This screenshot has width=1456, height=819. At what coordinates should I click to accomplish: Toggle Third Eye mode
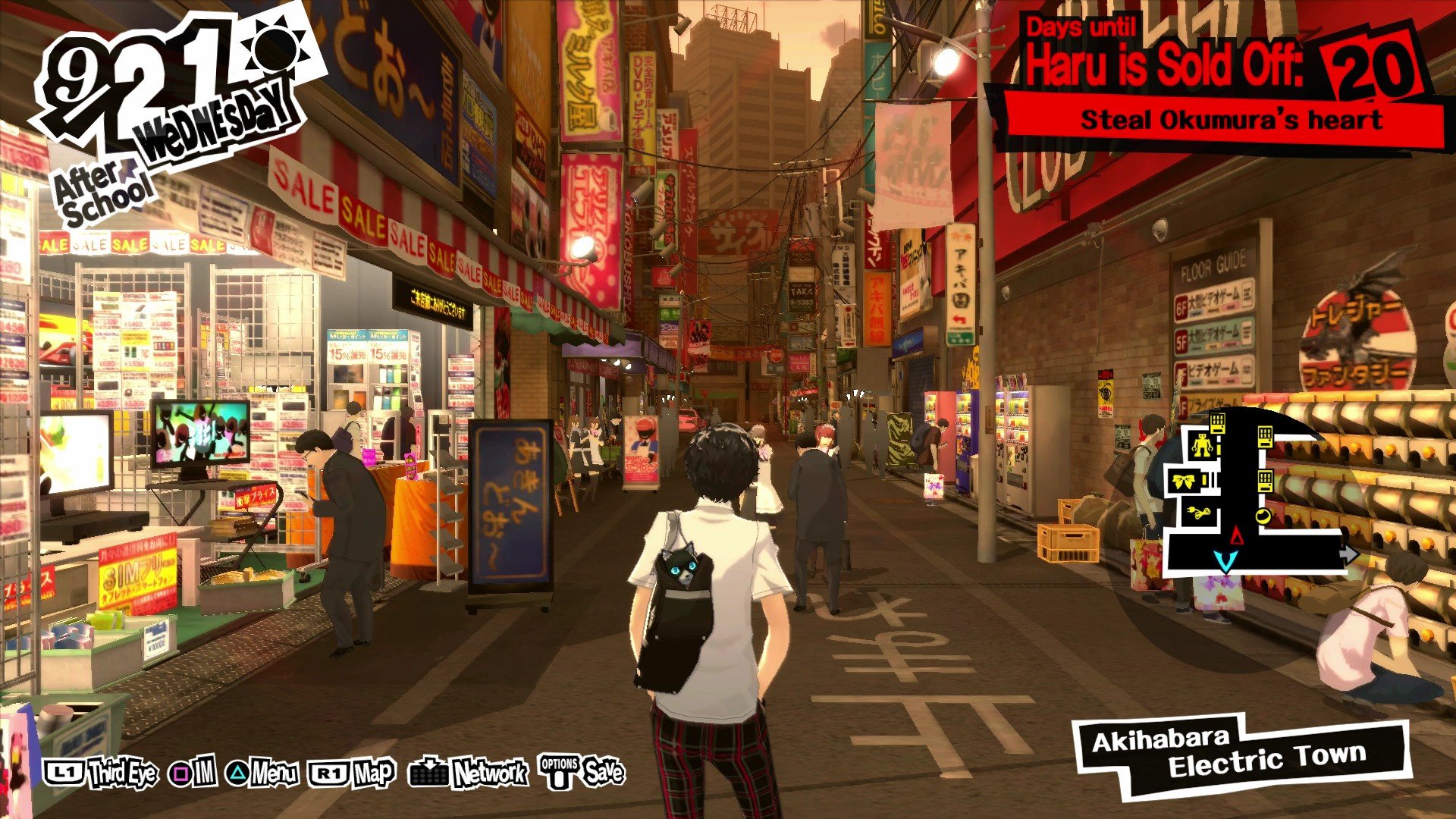123,773
